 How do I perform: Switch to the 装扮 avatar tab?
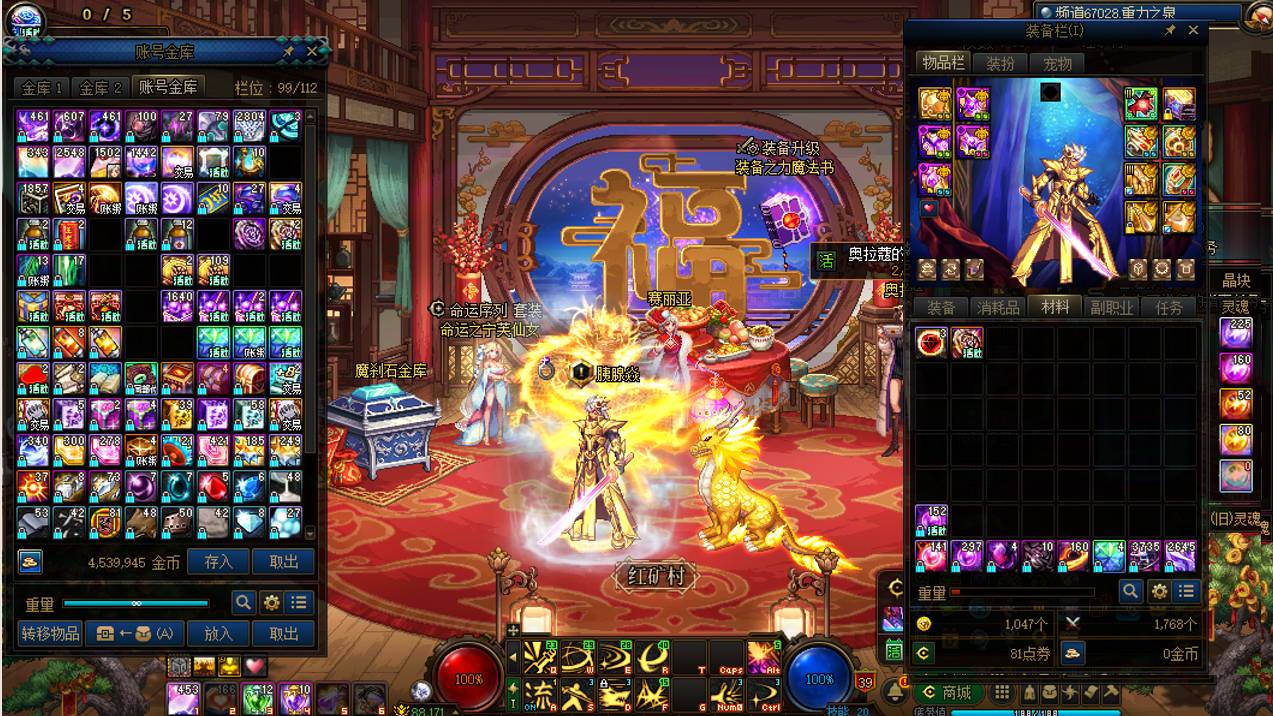pyautogui.click(x=1000, y=63)
